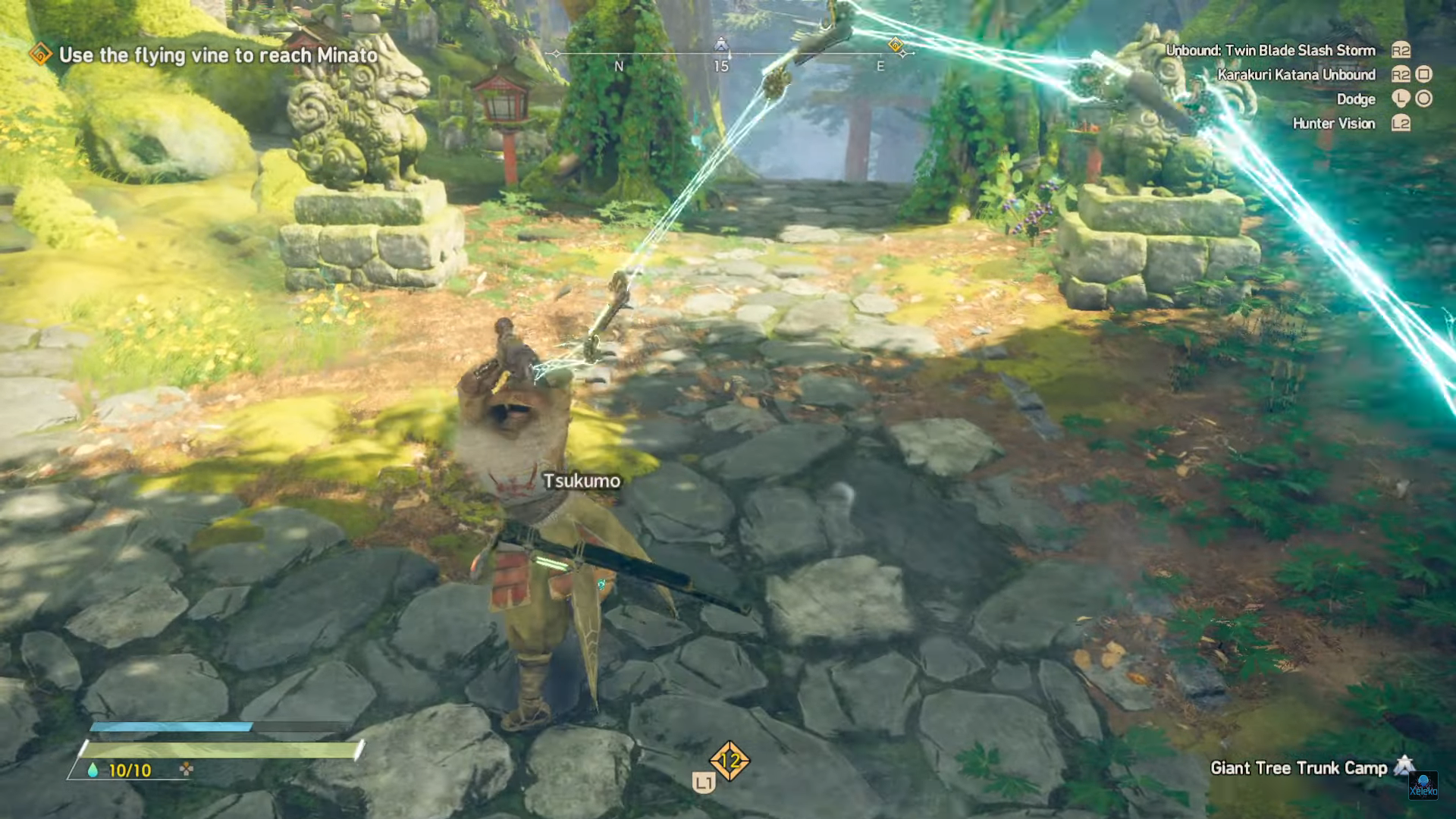Click Tsukumo's floating nameplate

click(x=581, y=481)
